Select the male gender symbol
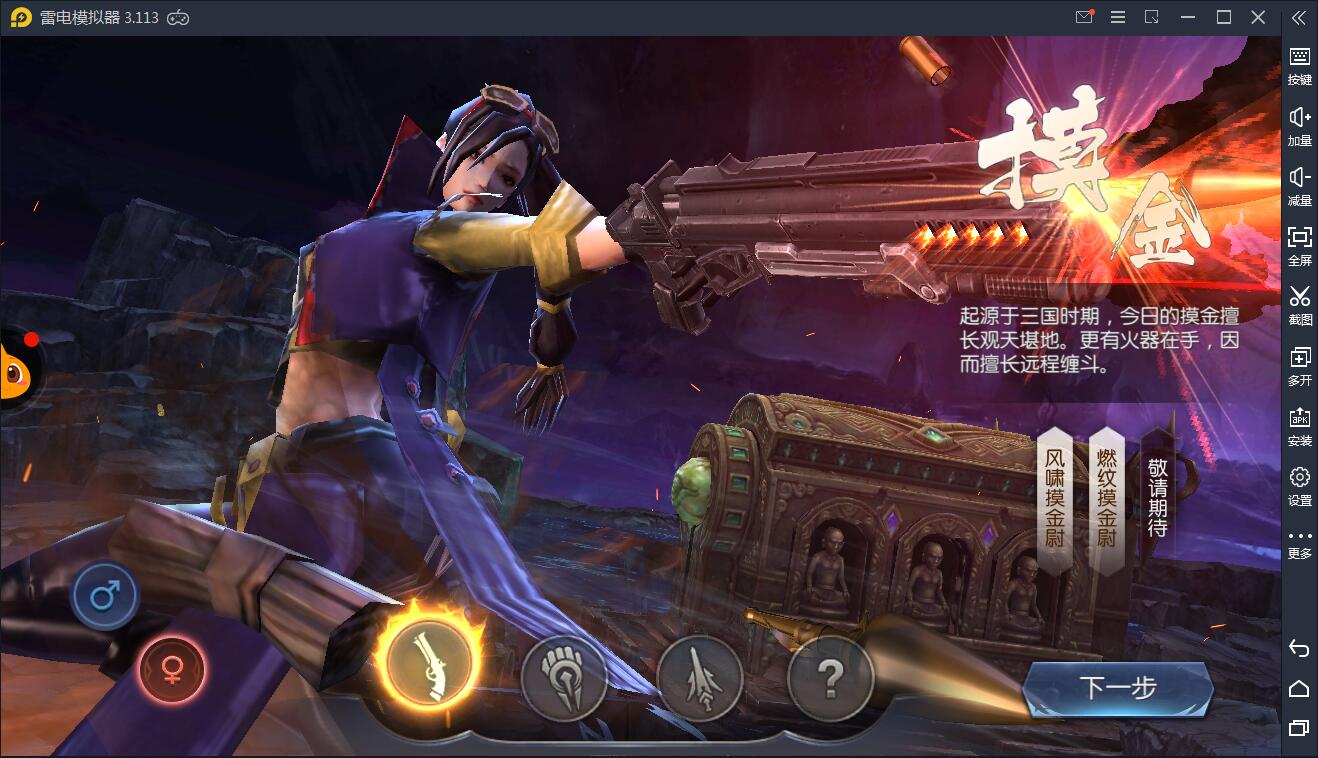Screen dimensions: 1318x758 (x=104, y=594)
